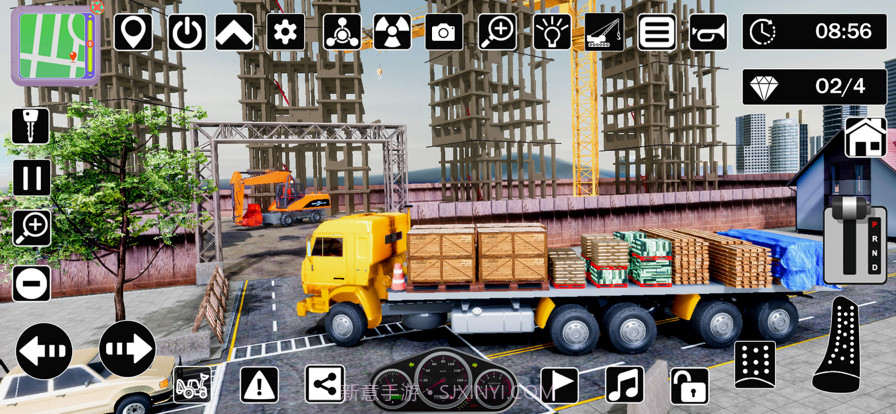
Task: Pause the game
Action: coord(31,178)
